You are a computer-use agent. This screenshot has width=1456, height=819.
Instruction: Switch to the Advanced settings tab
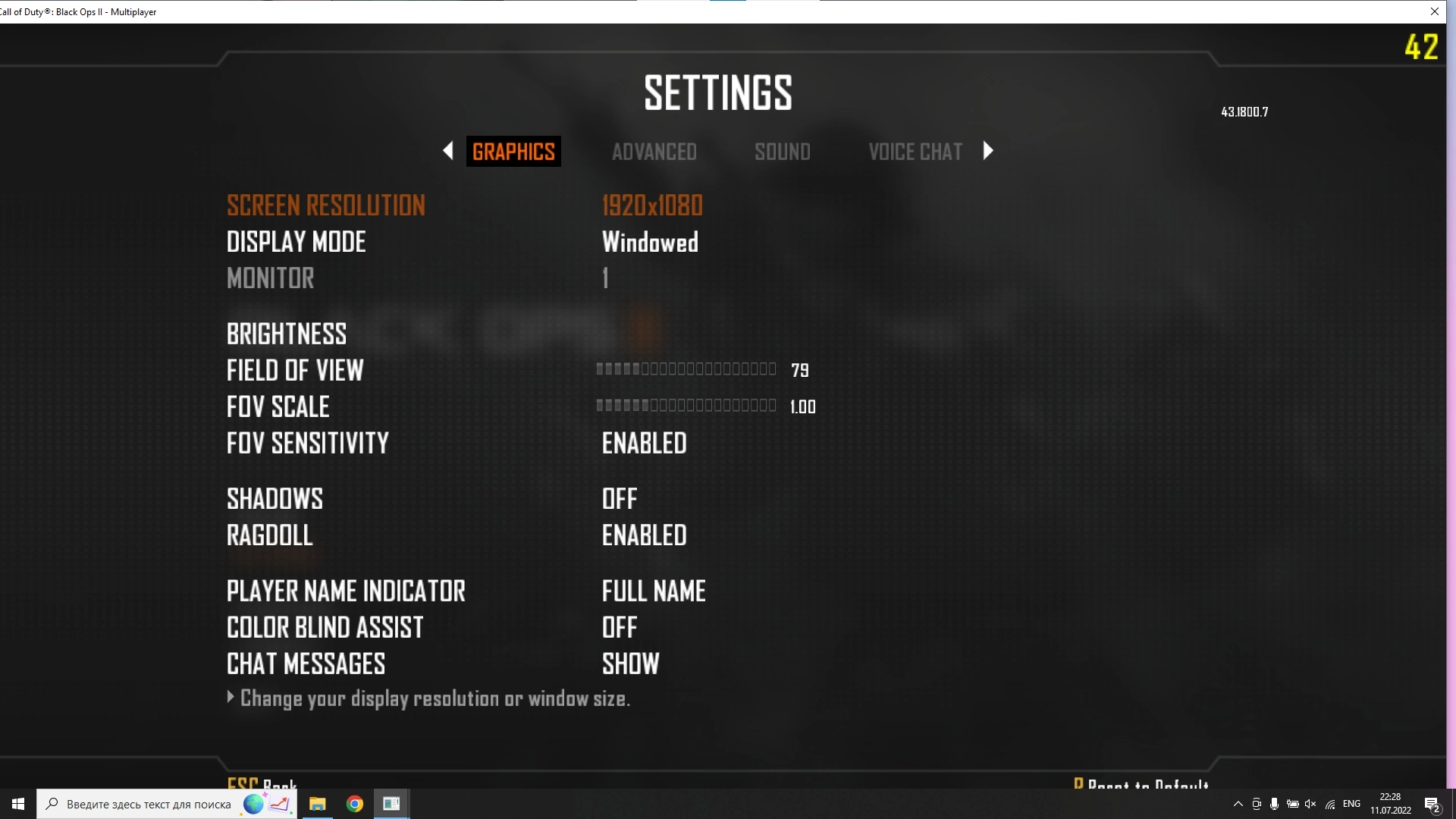654,152
